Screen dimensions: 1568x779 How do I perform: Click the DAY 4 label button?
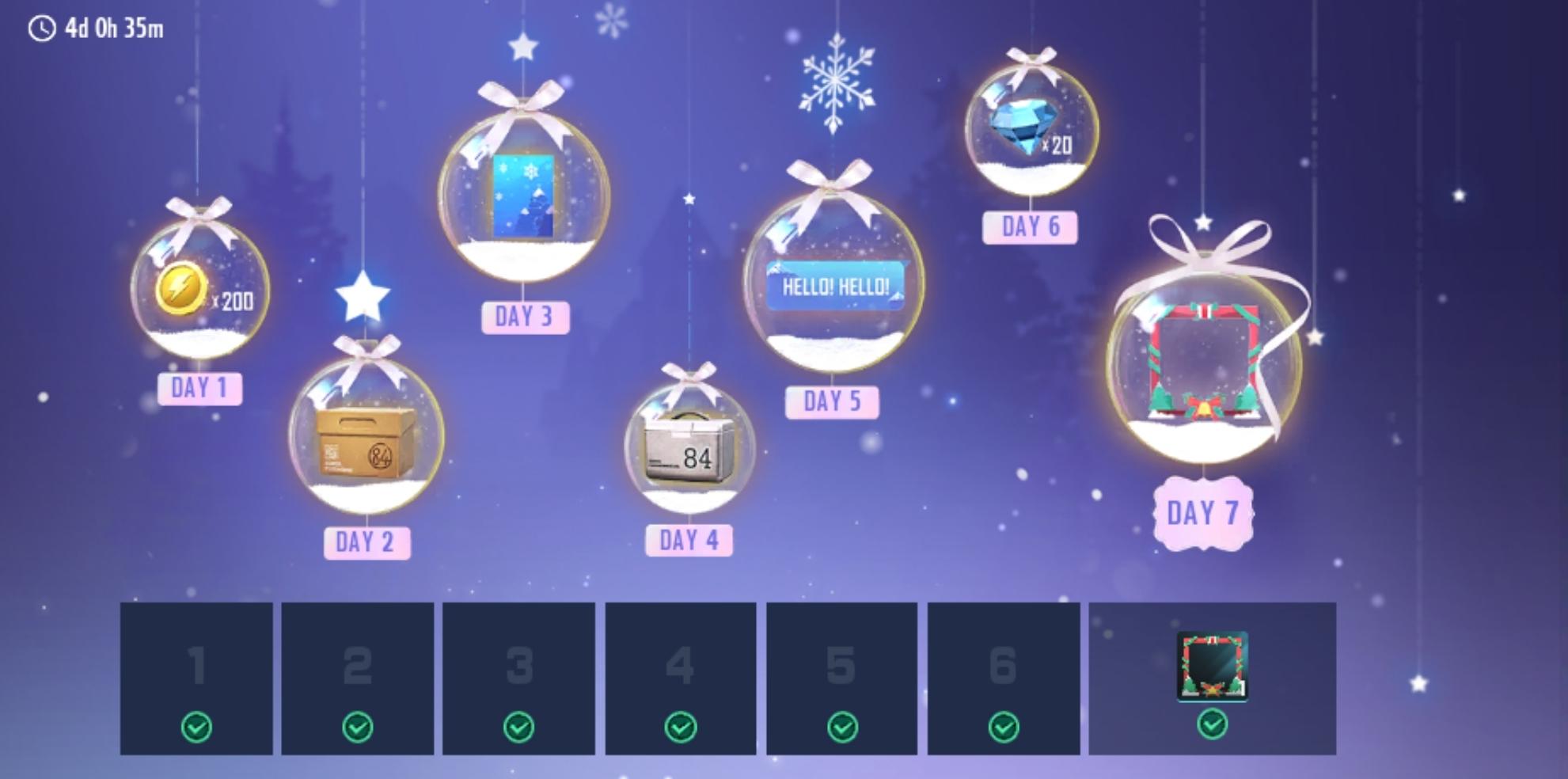point(689,540)
